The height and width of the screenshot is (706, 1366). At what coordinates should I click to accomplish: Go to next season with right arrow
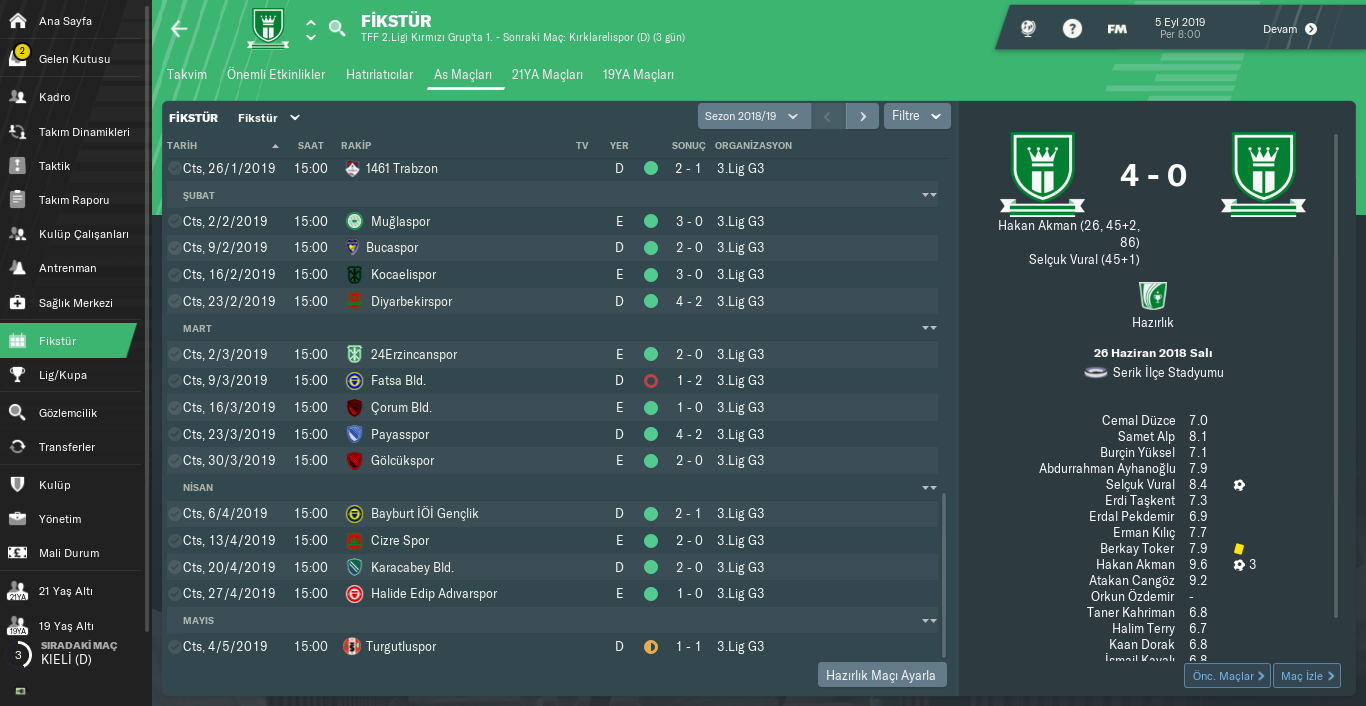coord(862,116)
